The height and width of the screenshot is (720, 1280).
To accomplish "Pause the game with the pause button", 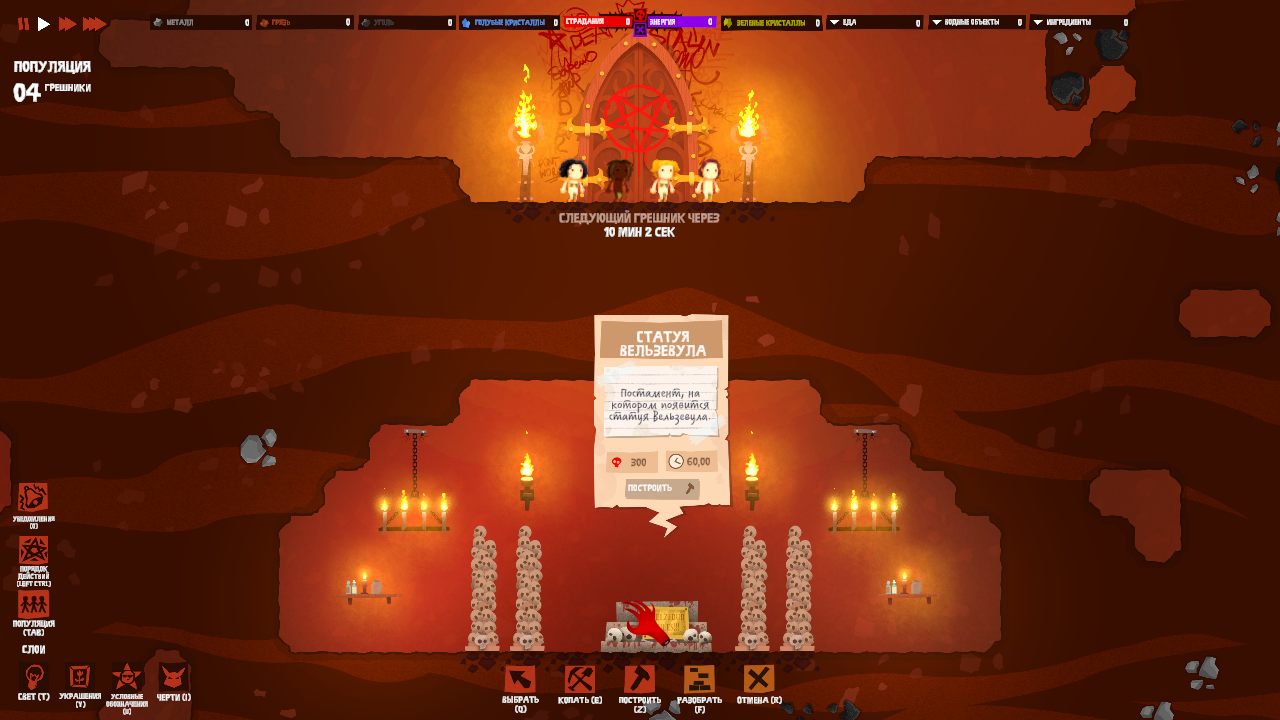I will (x=23, y=24).
